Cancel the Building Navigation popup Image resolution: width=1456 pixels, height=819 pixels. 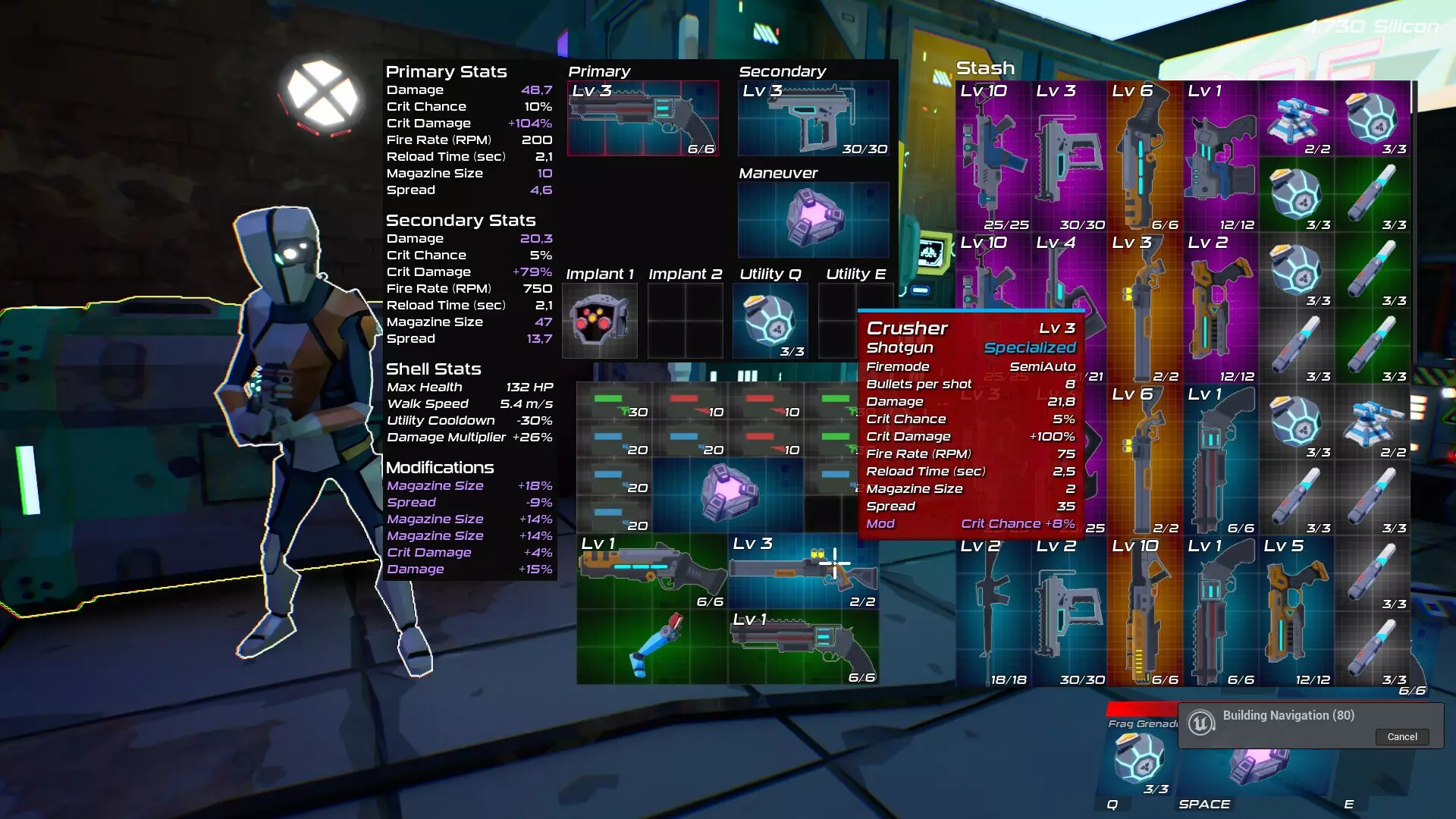[x=1401, y=736]
